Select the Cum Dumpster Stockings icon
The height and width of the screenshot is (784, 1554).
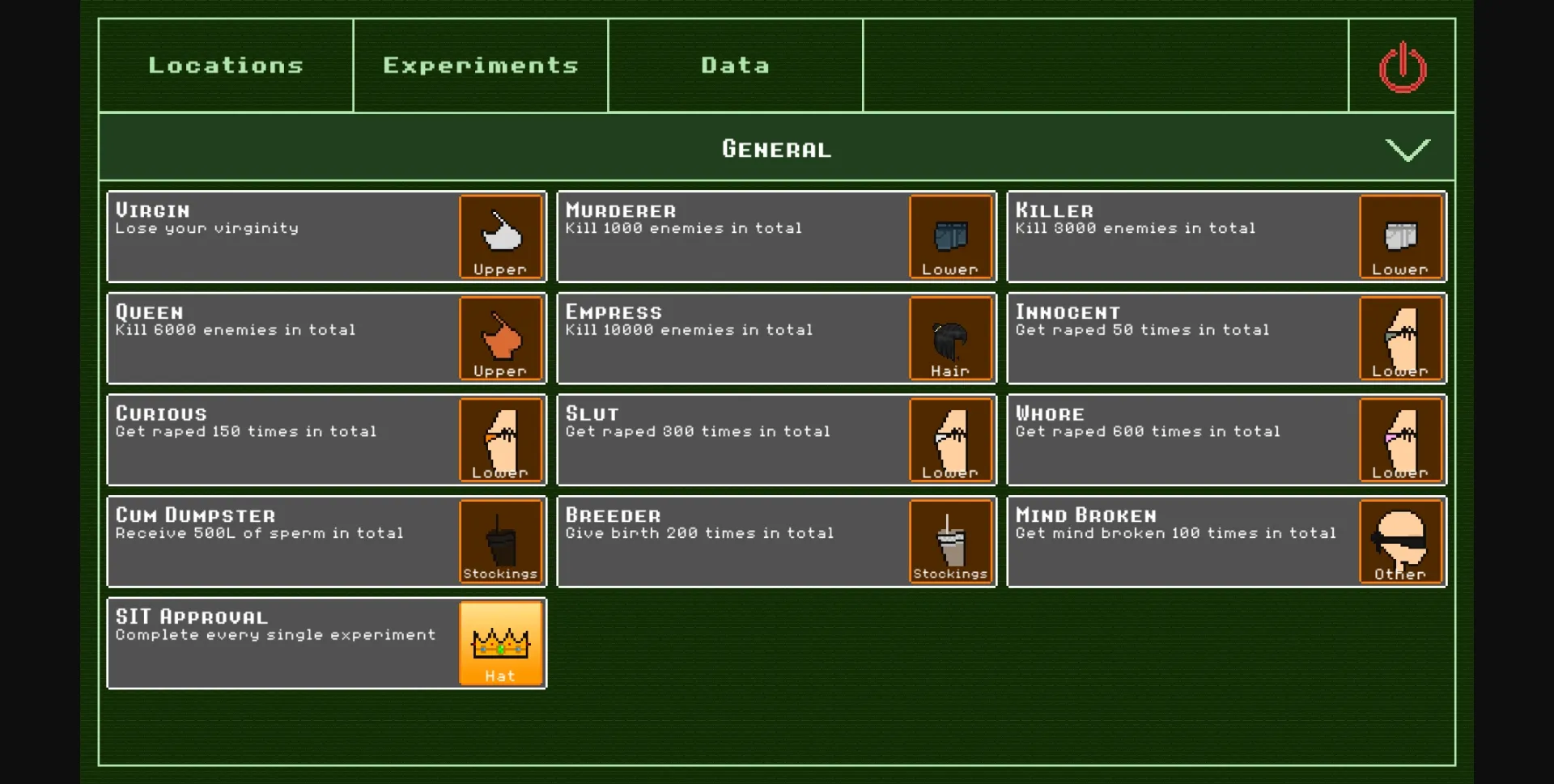coord(501,541)
